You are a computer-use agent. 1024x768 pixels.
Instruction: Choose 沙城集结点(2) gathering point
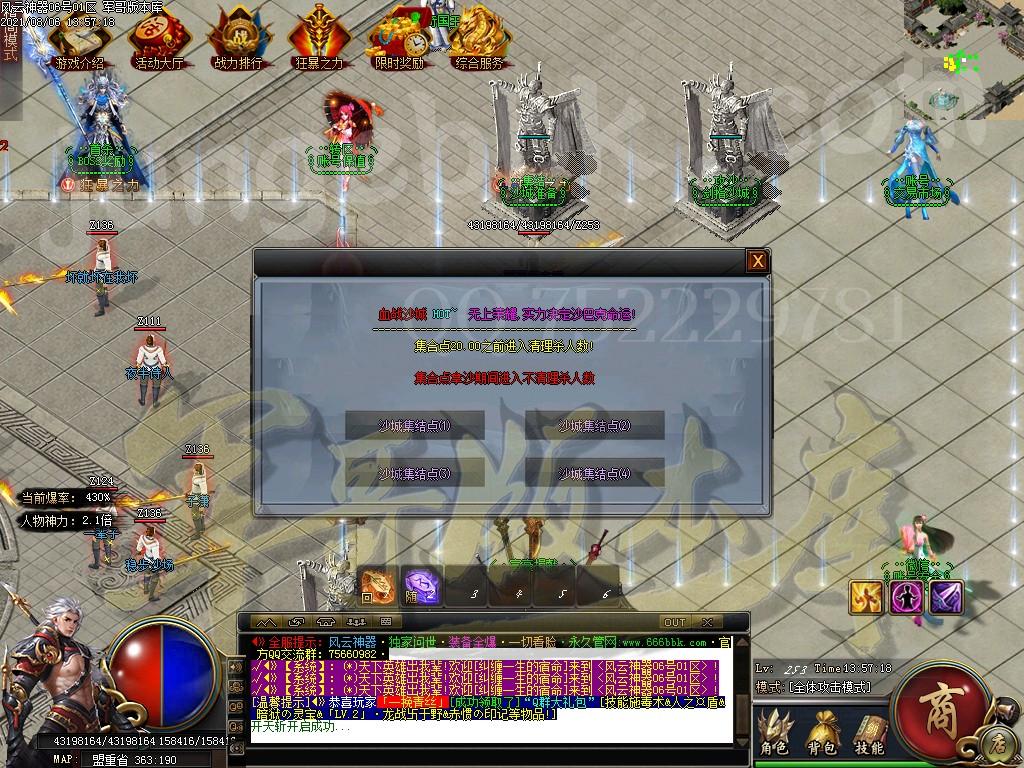tap(595, 426)
